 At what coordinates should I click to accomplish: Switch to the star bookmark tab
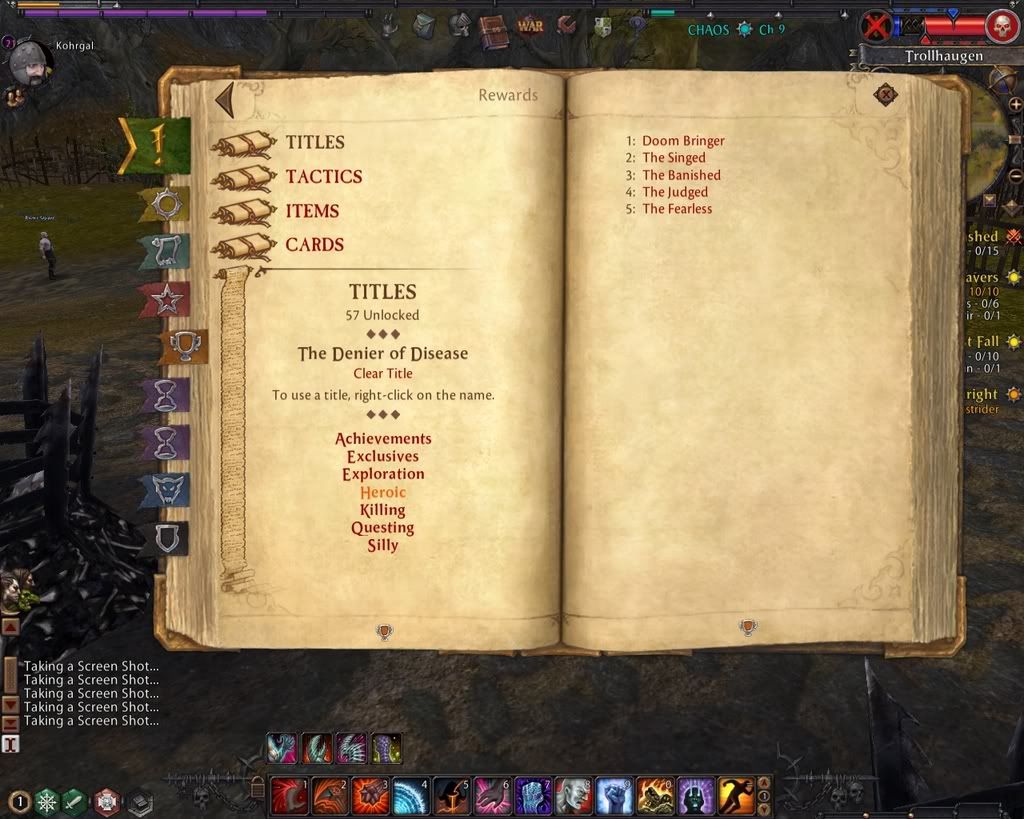(x=163, y=298)
